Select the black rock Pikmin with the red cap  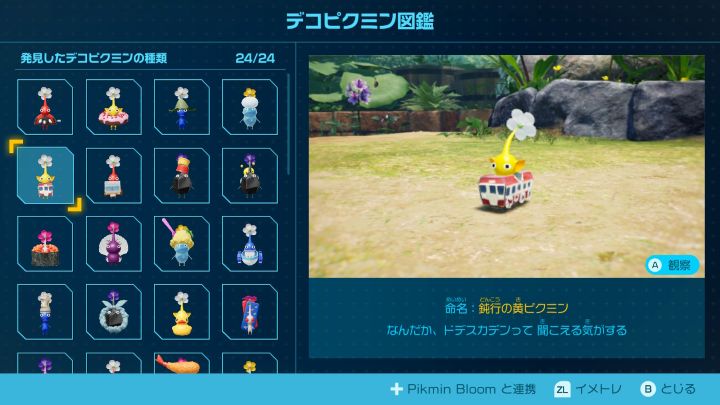181,176
